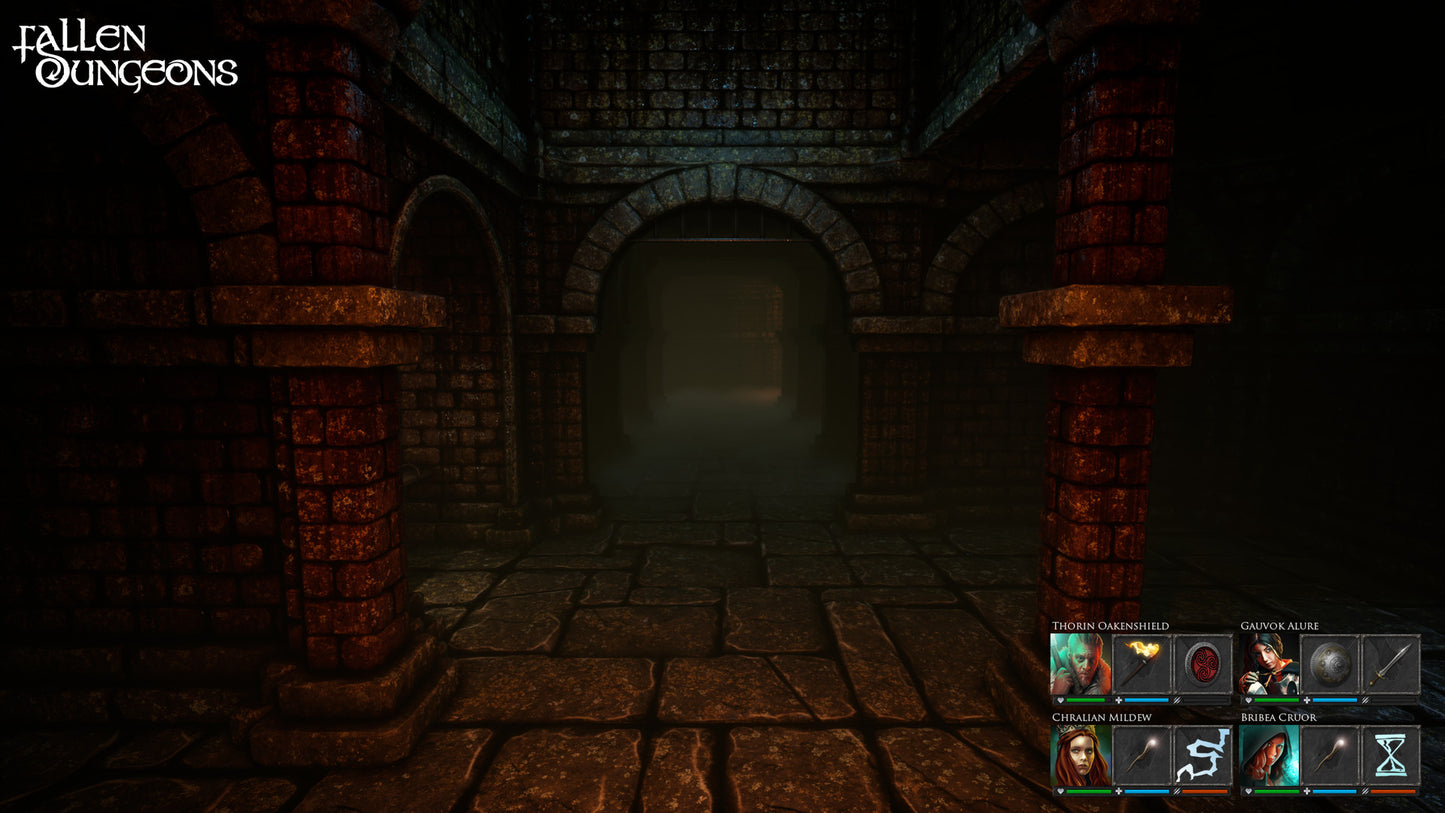
Task: Click the heart icon beside Thorin's health bar
Action: pyautogui.click(x=1060, y=701)
